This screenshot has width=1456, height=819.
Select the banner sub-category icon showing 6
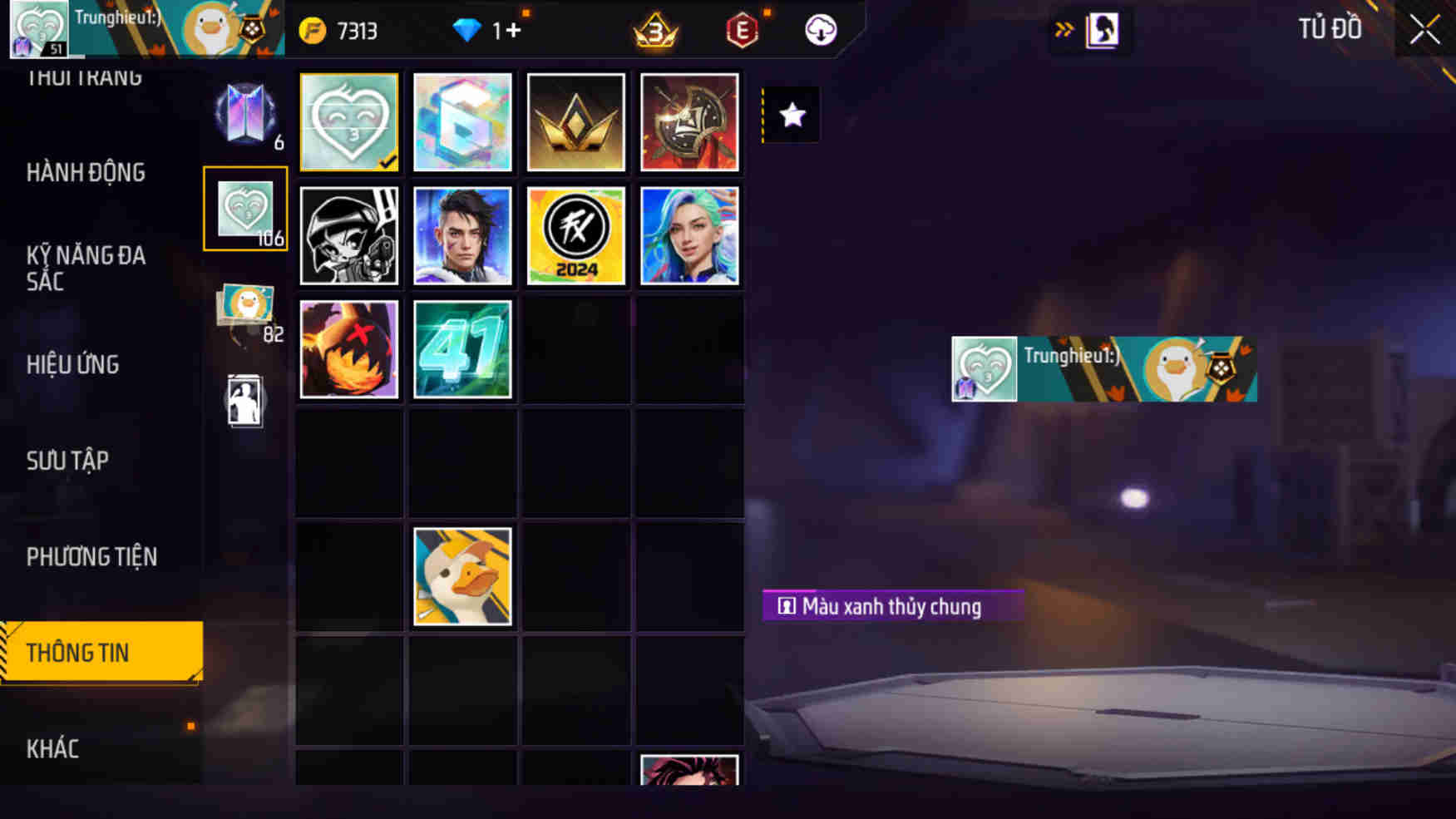coord(245,115)
